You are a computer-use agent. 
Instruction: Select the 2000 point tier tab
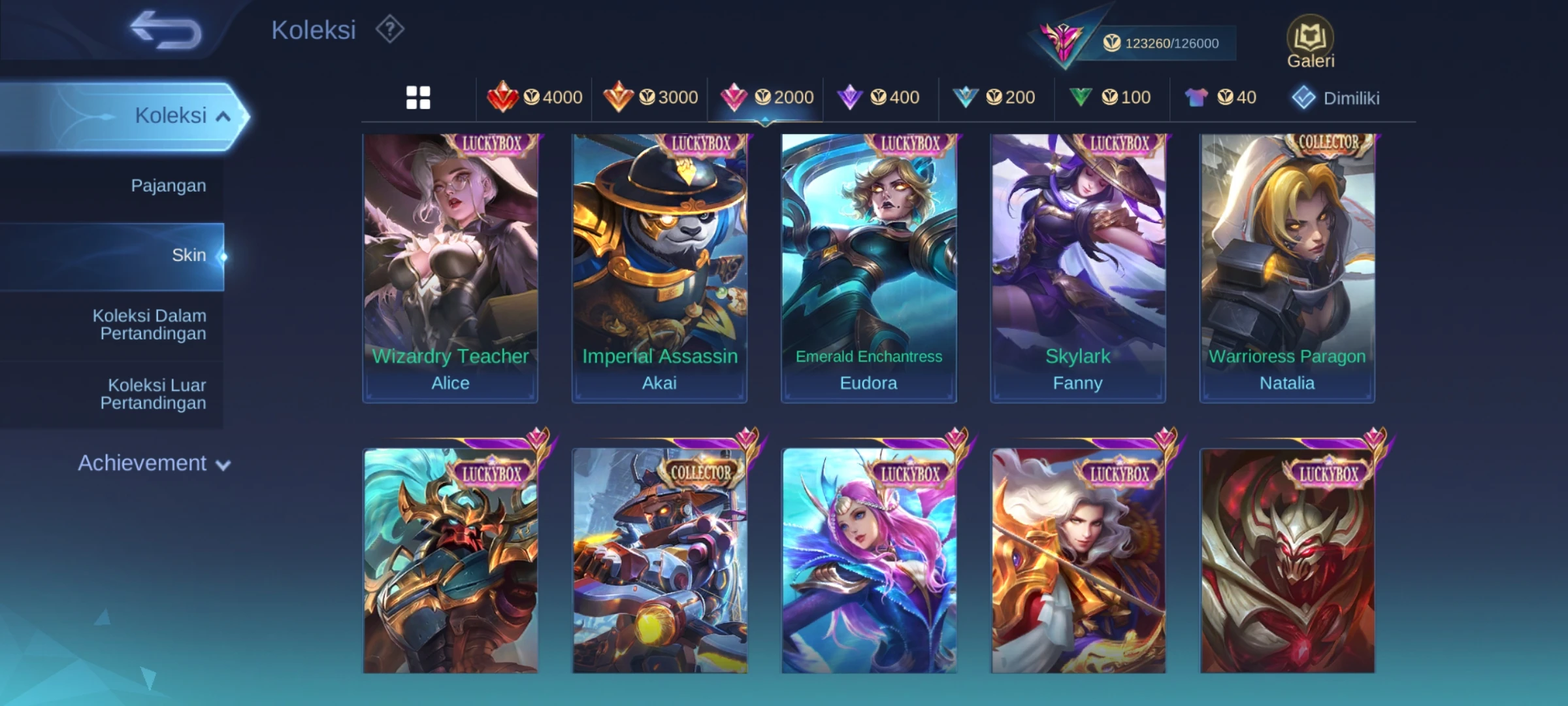click(766, 98)
